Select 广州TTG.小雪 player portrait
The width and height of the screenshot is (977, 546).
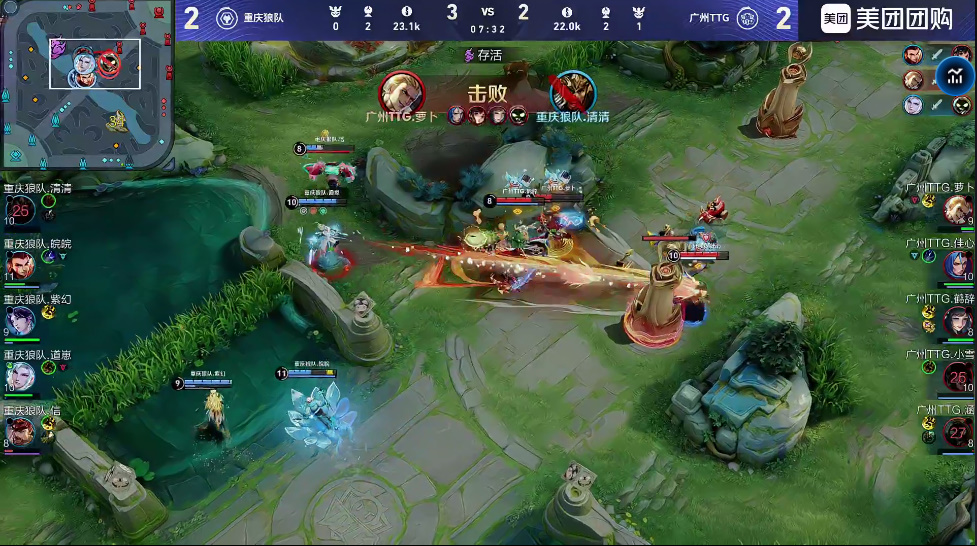[959, 377]
